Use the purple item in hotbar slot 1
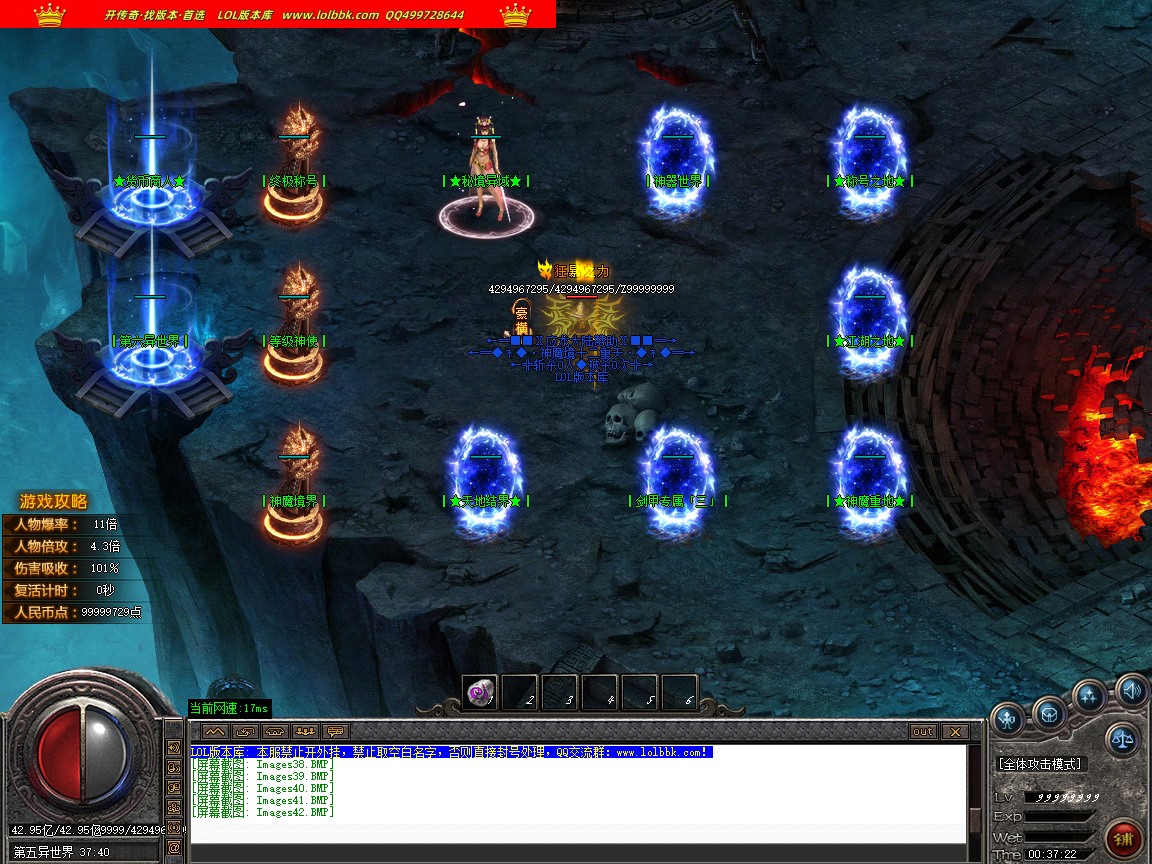Screen dimensions: 1152x864 [480, 692]
